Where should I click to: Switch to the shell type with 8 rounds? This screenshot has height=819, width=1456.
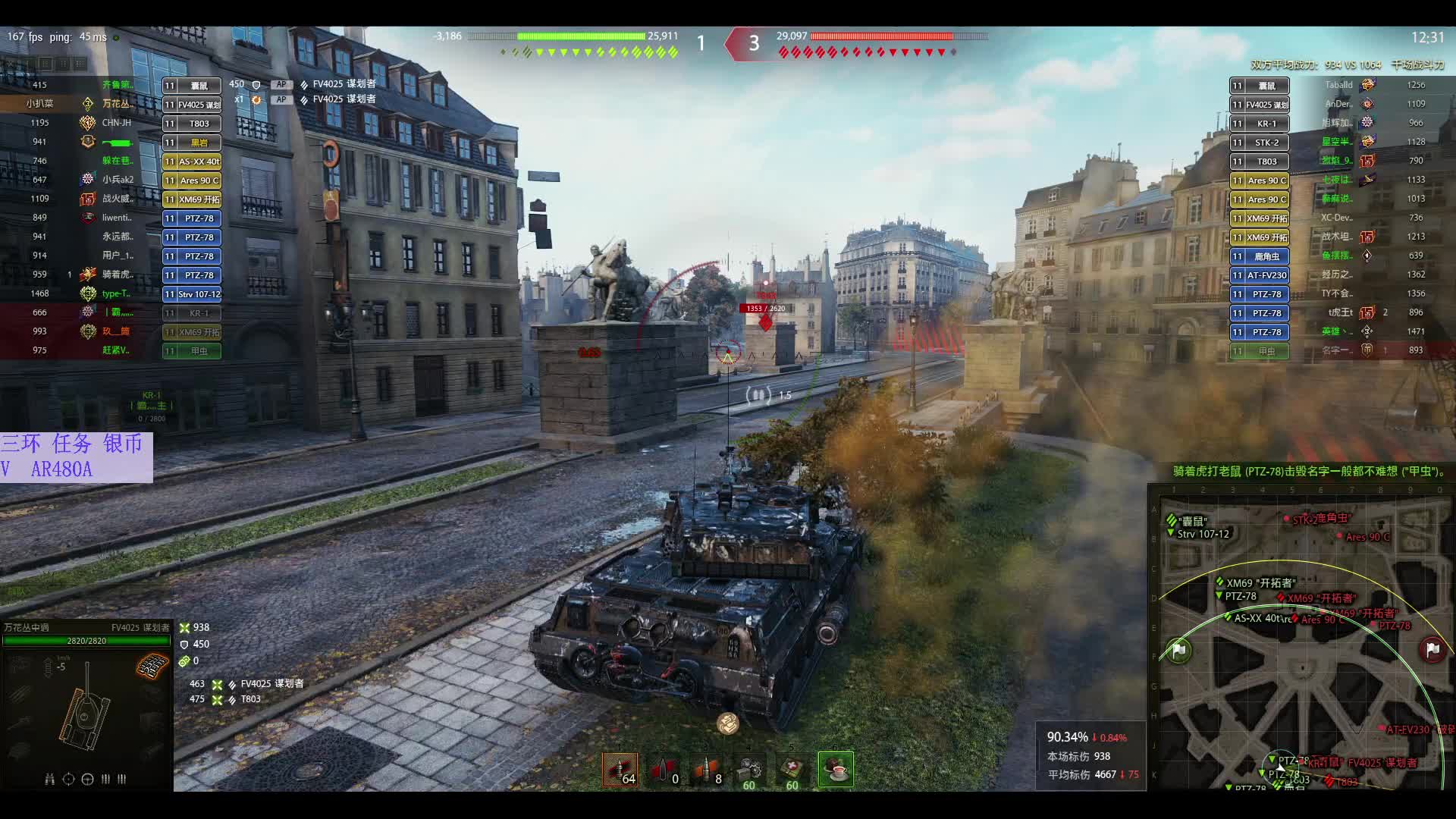tap(706, 770)
